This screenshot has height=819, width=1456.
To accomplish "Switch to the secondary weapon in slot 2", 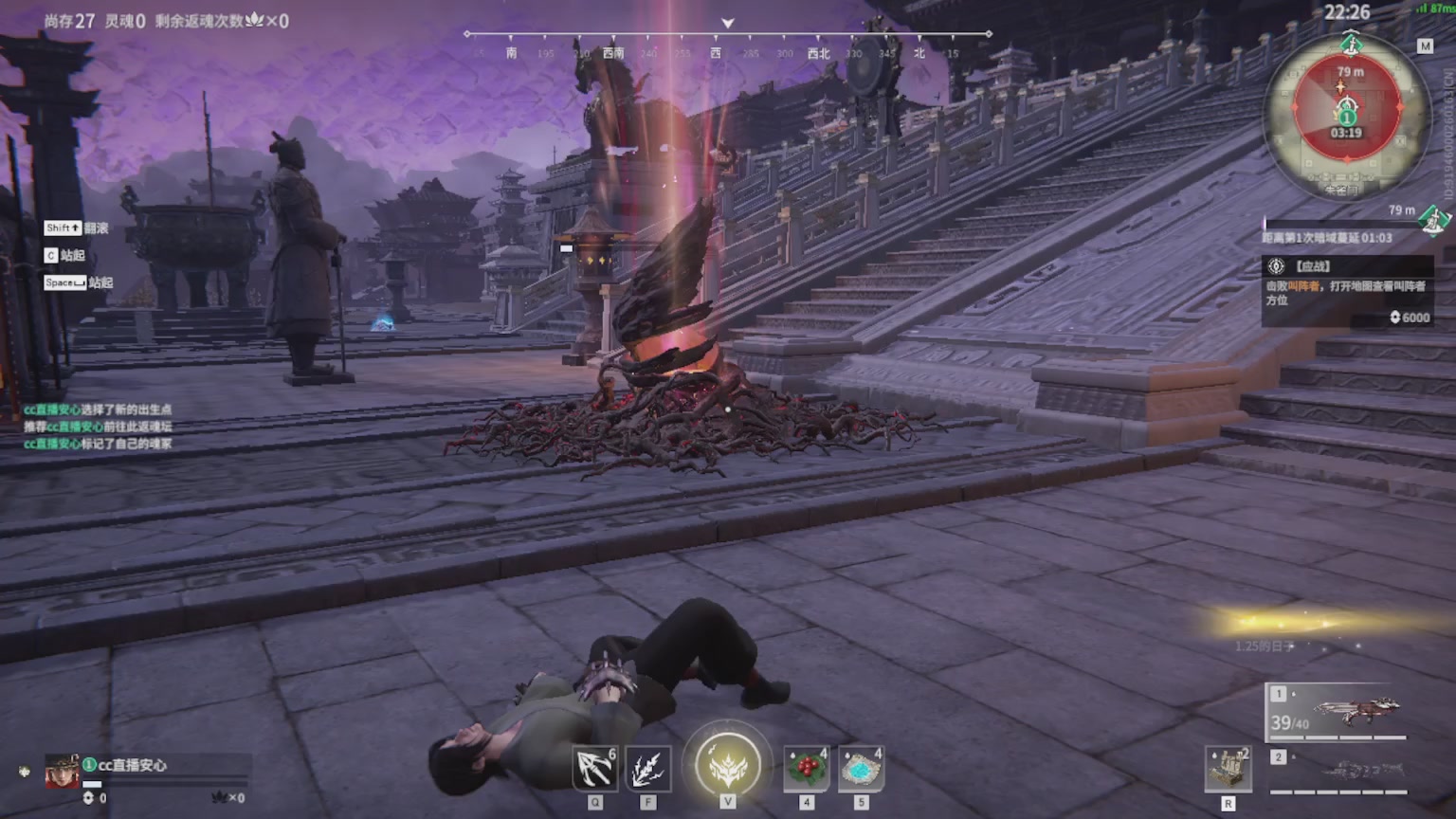I will pyautogui.click(x=1338, y=771).
